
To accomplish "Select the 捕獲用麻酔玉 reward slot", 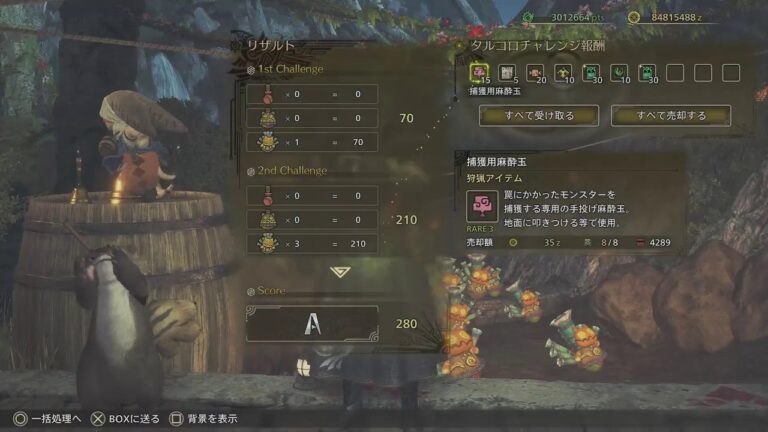I will pos(479,73).
